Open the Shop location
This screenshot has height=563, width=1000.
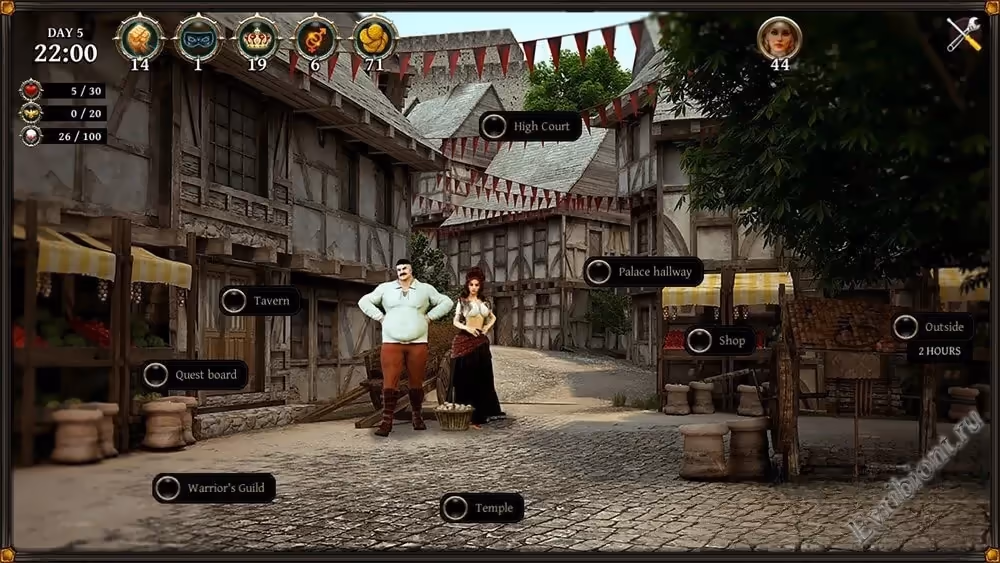tap(720, 341)
